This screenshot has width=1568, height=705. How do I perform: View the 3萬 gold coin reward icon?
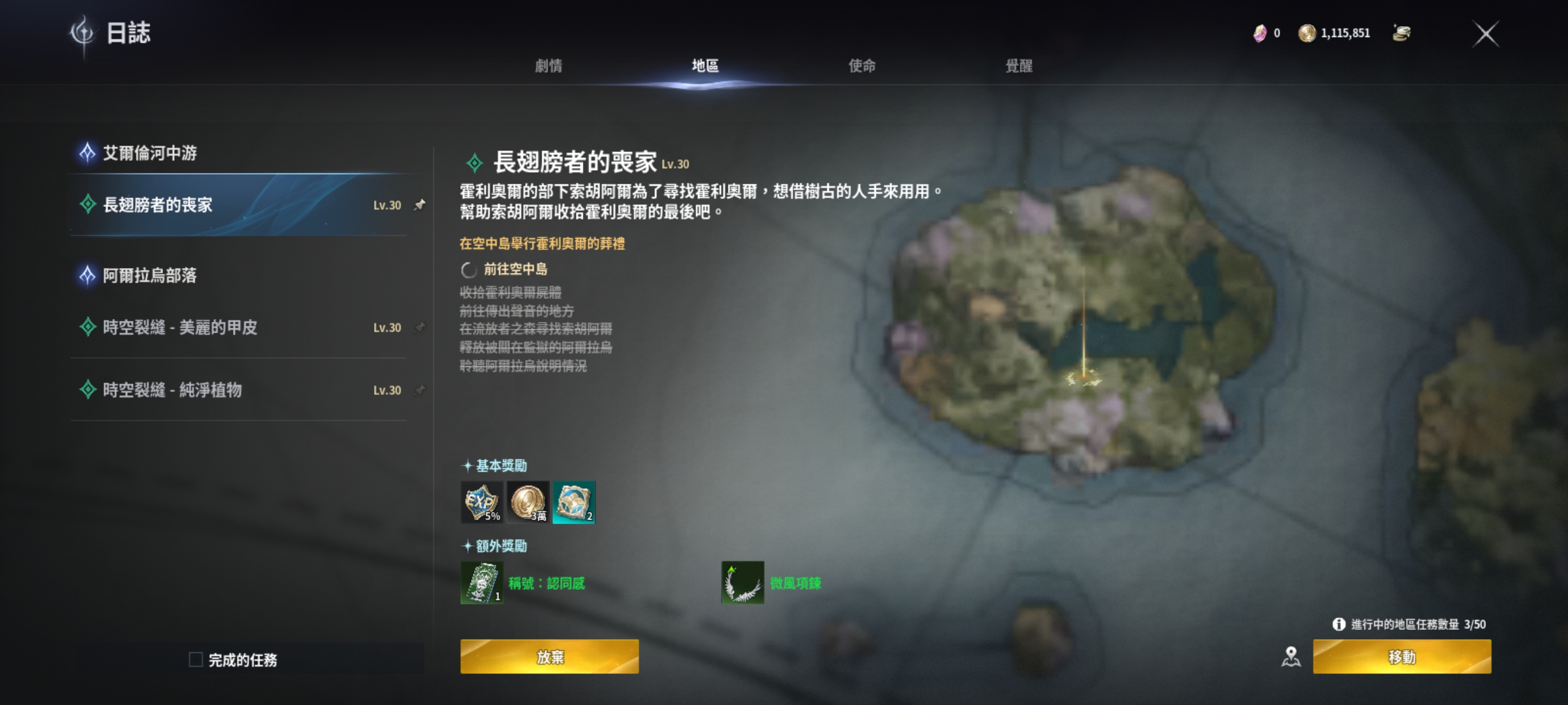[x=526, y=501]
